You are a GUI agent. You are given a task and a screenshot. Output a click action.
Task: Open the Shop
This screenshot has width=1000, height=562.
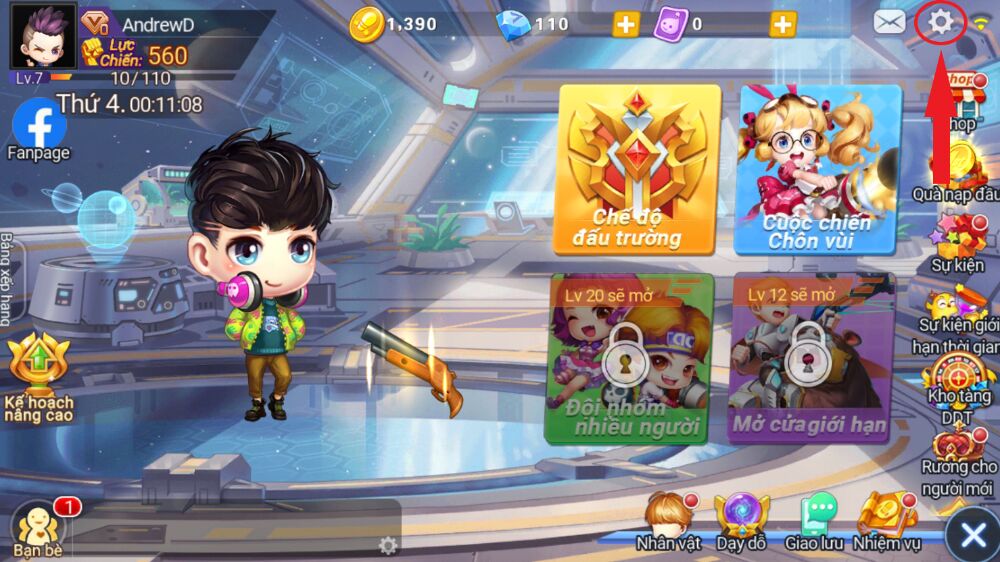(x=963, y=100)
